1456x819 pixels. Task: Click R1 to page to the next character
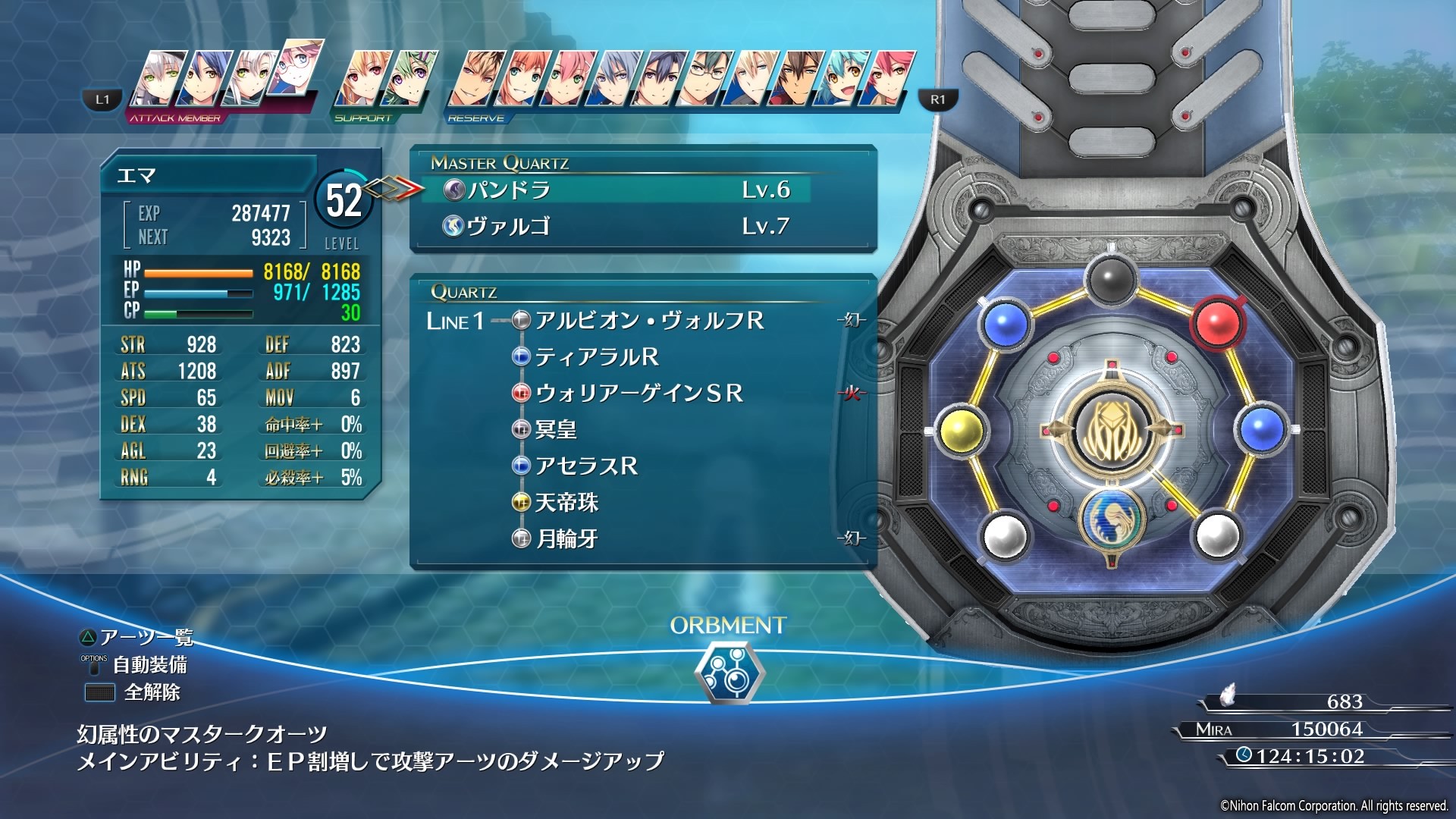pyautogui.click(x=937, y=98)
